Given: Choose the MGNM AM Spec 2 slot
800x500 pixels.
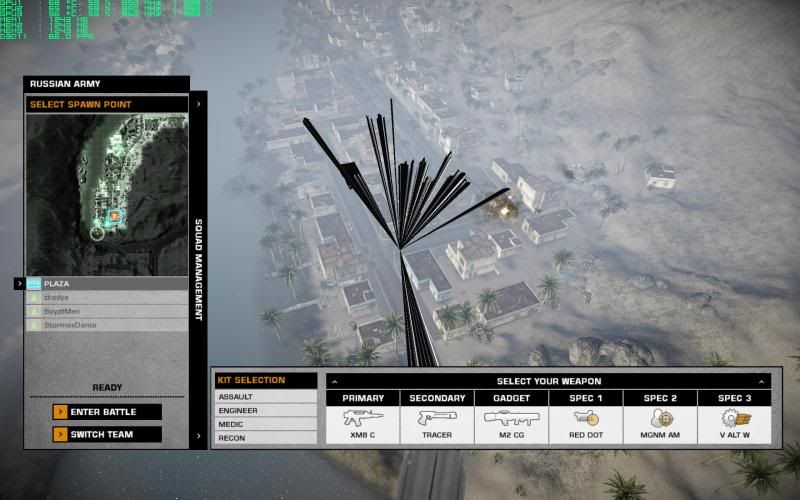Looking at the screenshot, I should click(660, 418).
